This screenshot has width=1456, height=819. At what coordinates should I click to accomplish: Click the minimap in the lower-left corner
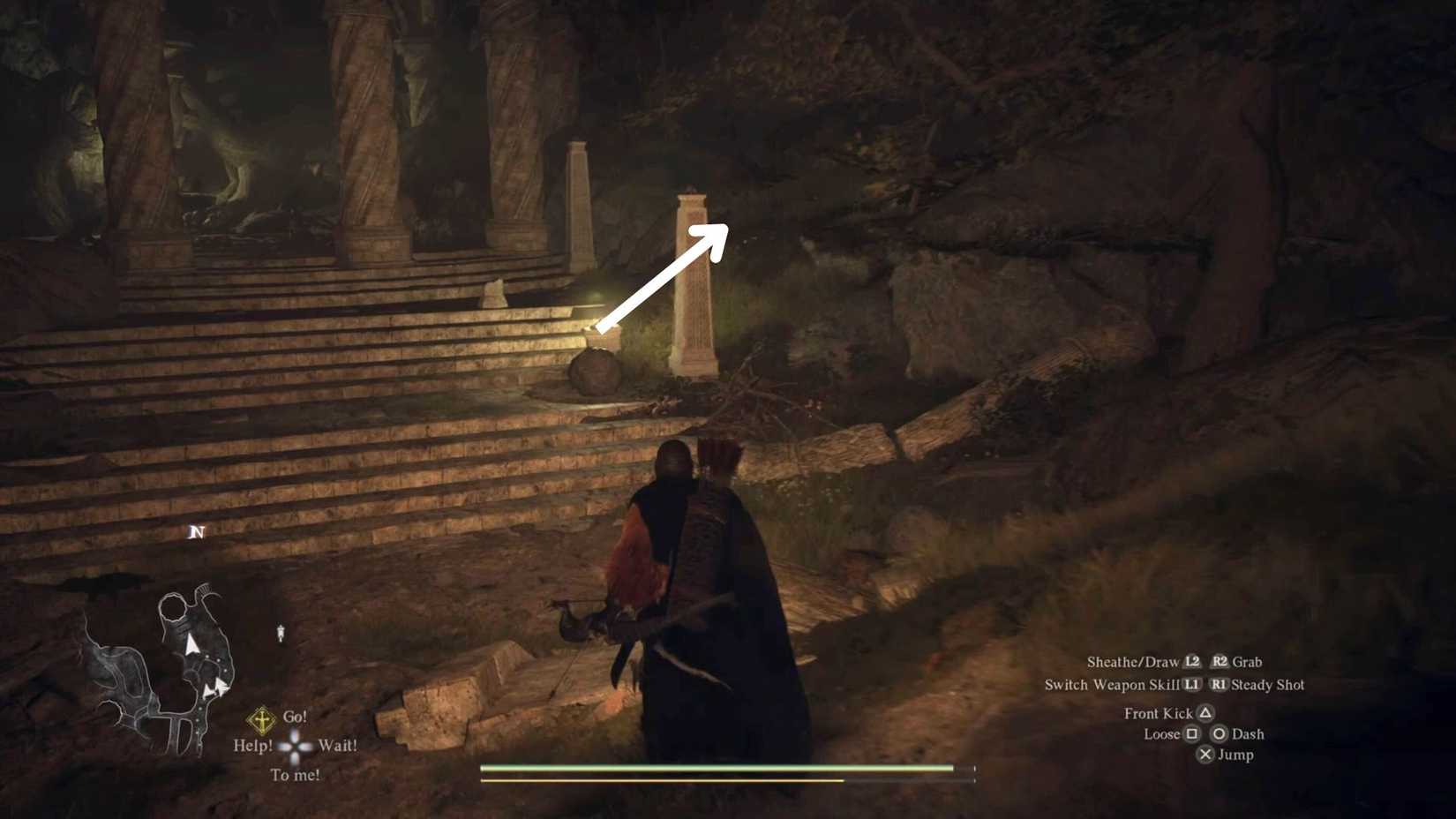[x=176, y=671]
